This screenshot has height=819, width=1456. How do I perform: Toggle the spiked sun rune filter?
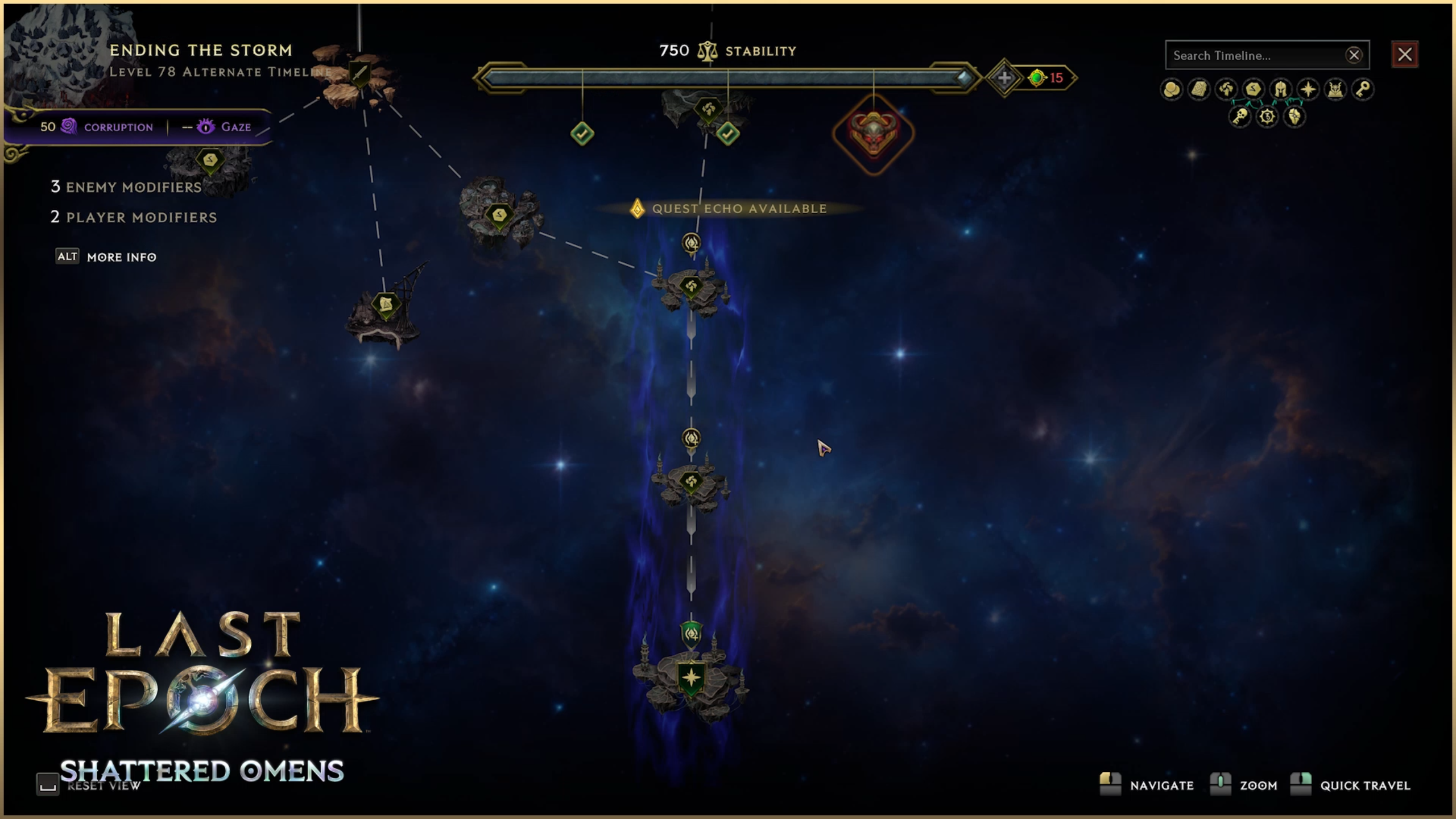[1267, 117]
